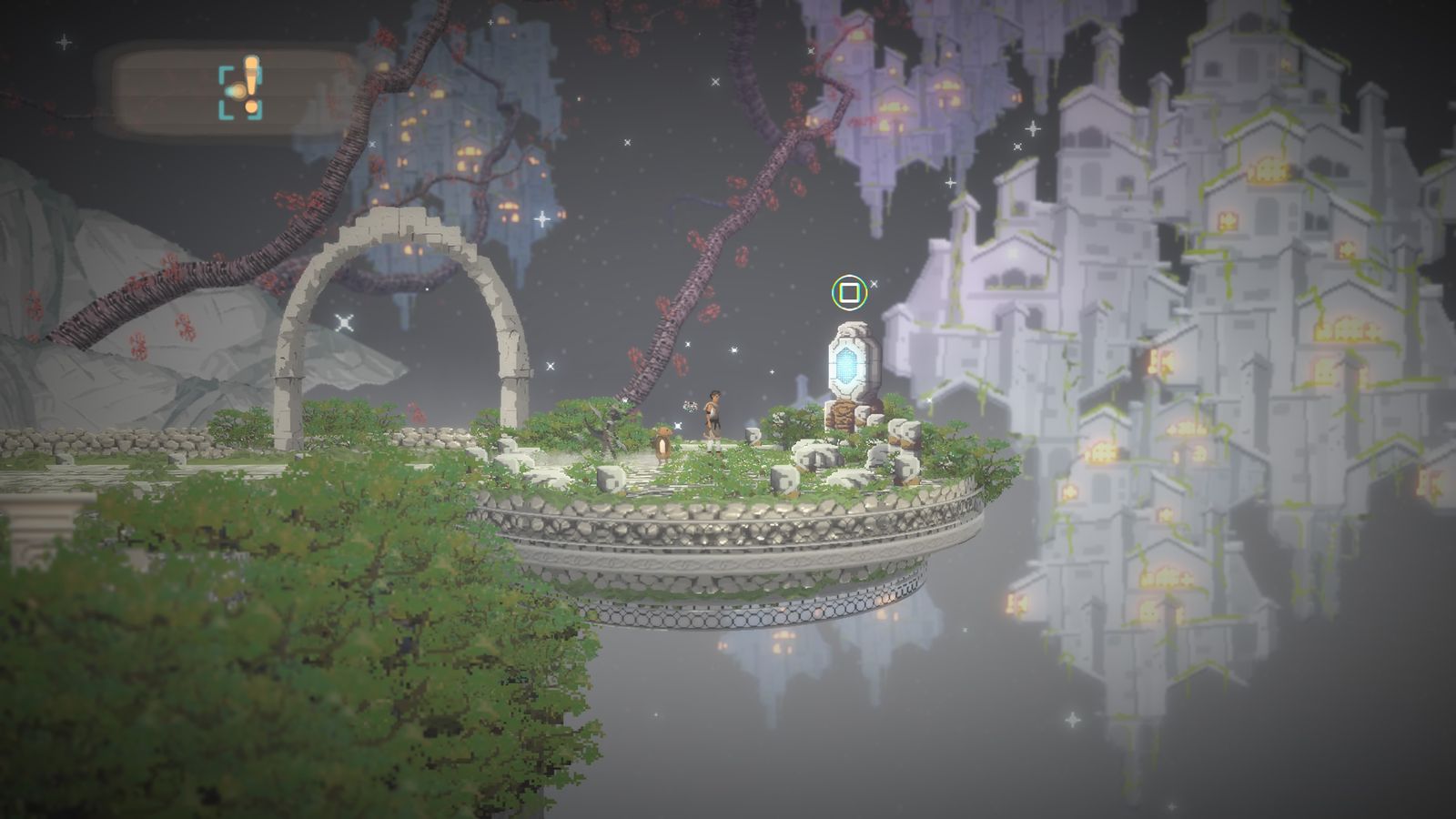This screenshot has height=819, width=1456.
Task: Select the butterfly above the character
Action: [690, 408]
